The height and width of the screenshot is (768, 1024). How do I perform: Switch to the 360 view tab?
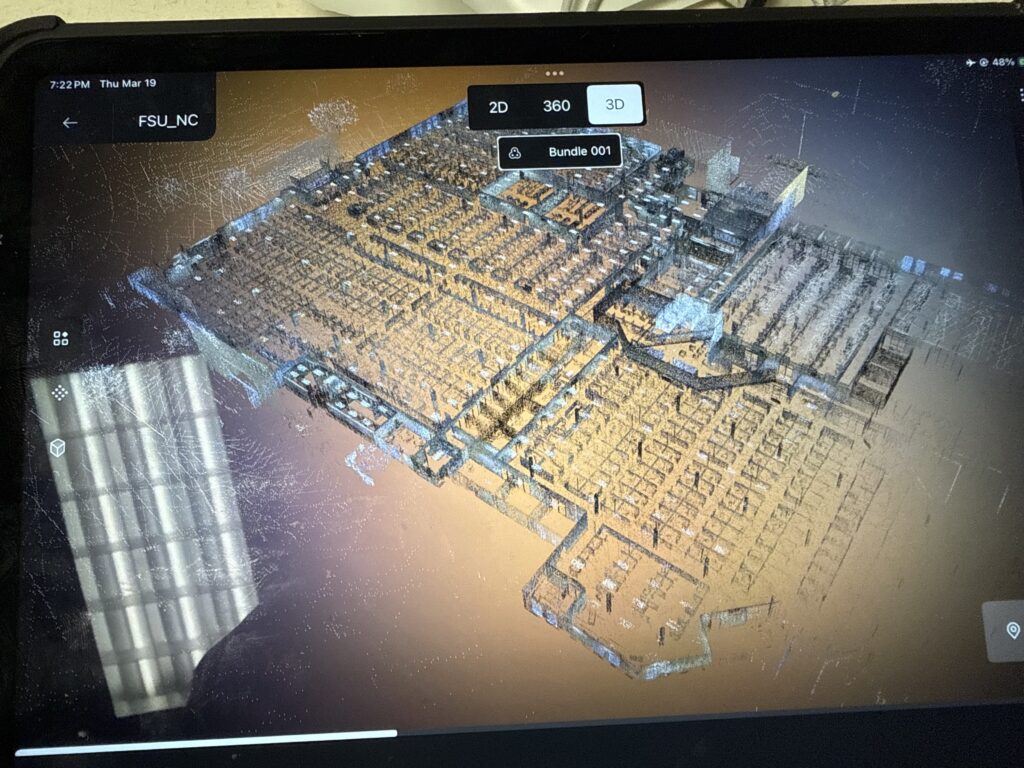pyautogui.click(x=556, y=106)
